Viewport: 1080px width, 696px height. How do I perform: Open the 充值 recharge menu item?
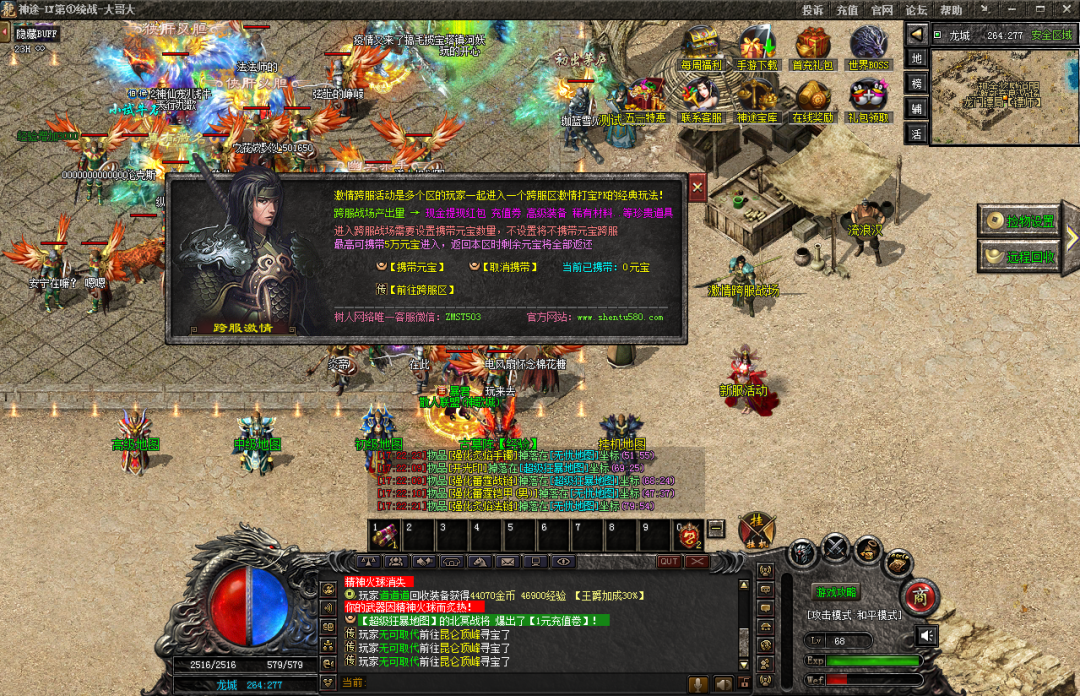pyautogui.click(x=847, y=10)
